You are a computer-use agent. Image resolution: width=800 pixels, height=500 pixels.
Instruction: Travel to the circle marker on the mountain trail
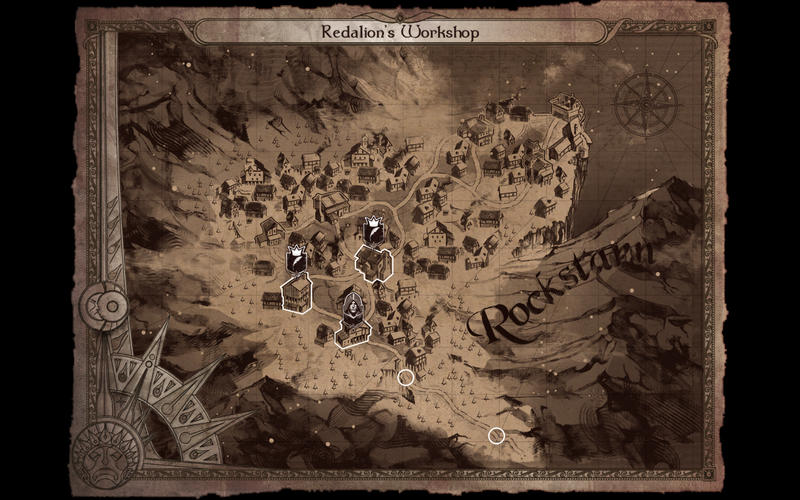pos(496,435)
